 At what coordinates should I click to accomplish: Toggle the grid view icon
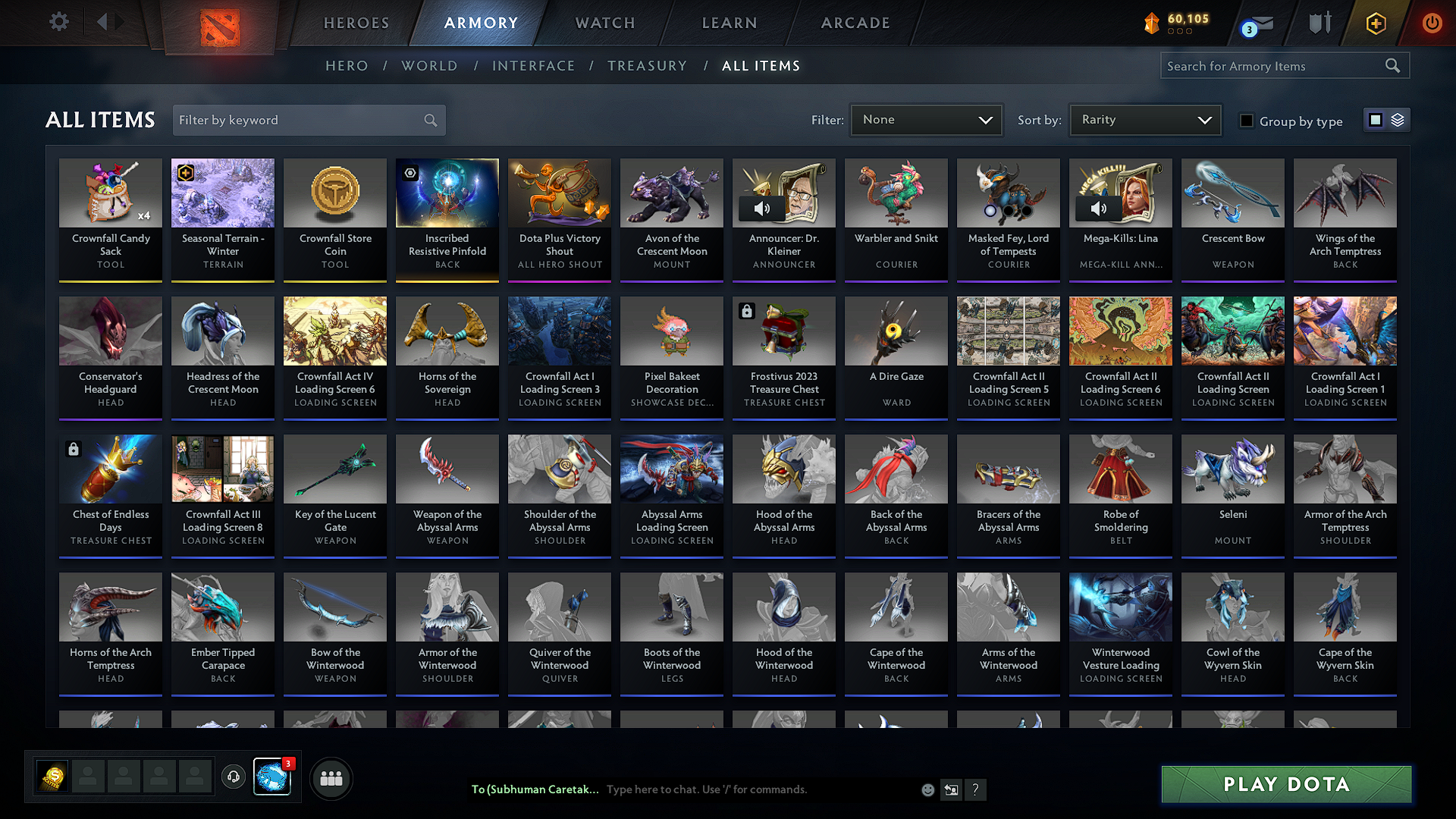coord(1375,119)
